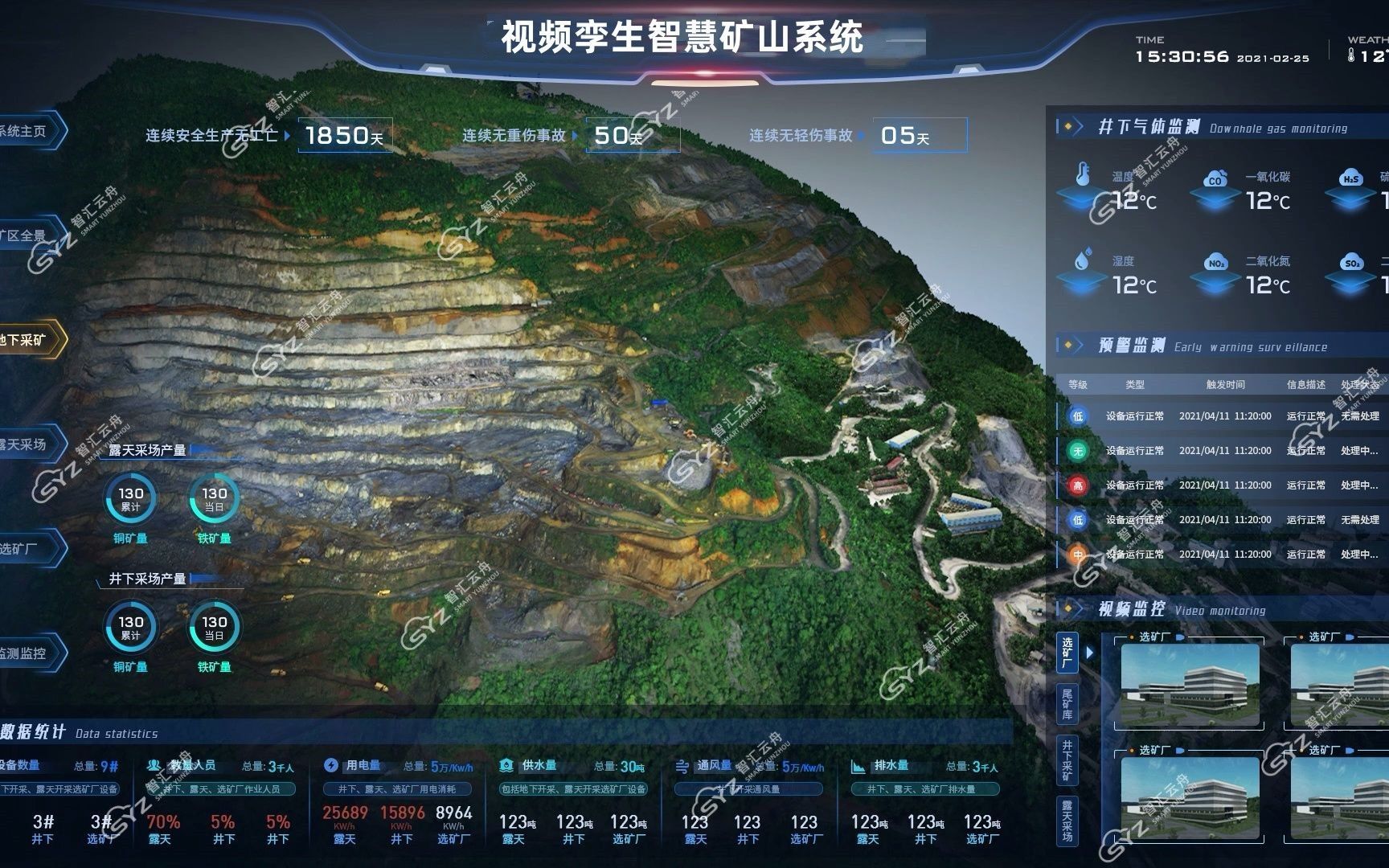The width and height of the screenshot is (1389, 868).
Task: Click the lightning icon next to 用电量
Action: point(332,765)
